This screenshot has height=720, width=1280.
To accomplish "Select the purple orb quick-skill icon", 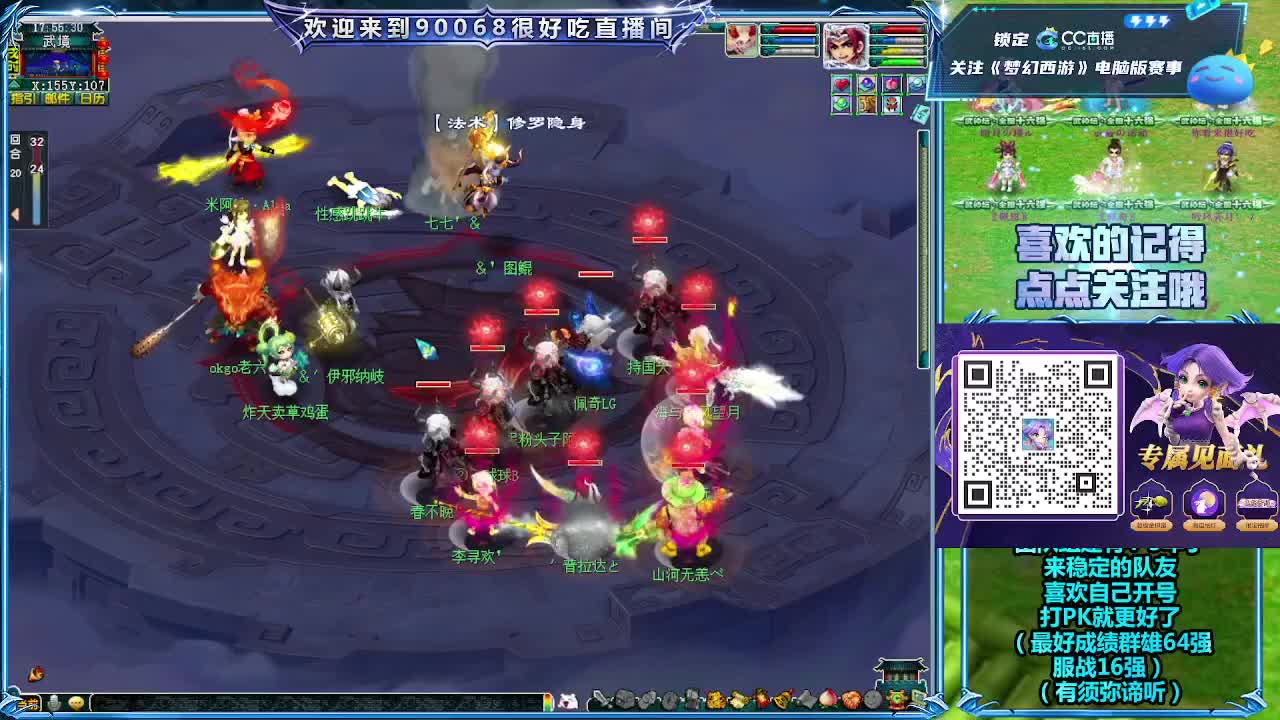I will click(867, 83).
